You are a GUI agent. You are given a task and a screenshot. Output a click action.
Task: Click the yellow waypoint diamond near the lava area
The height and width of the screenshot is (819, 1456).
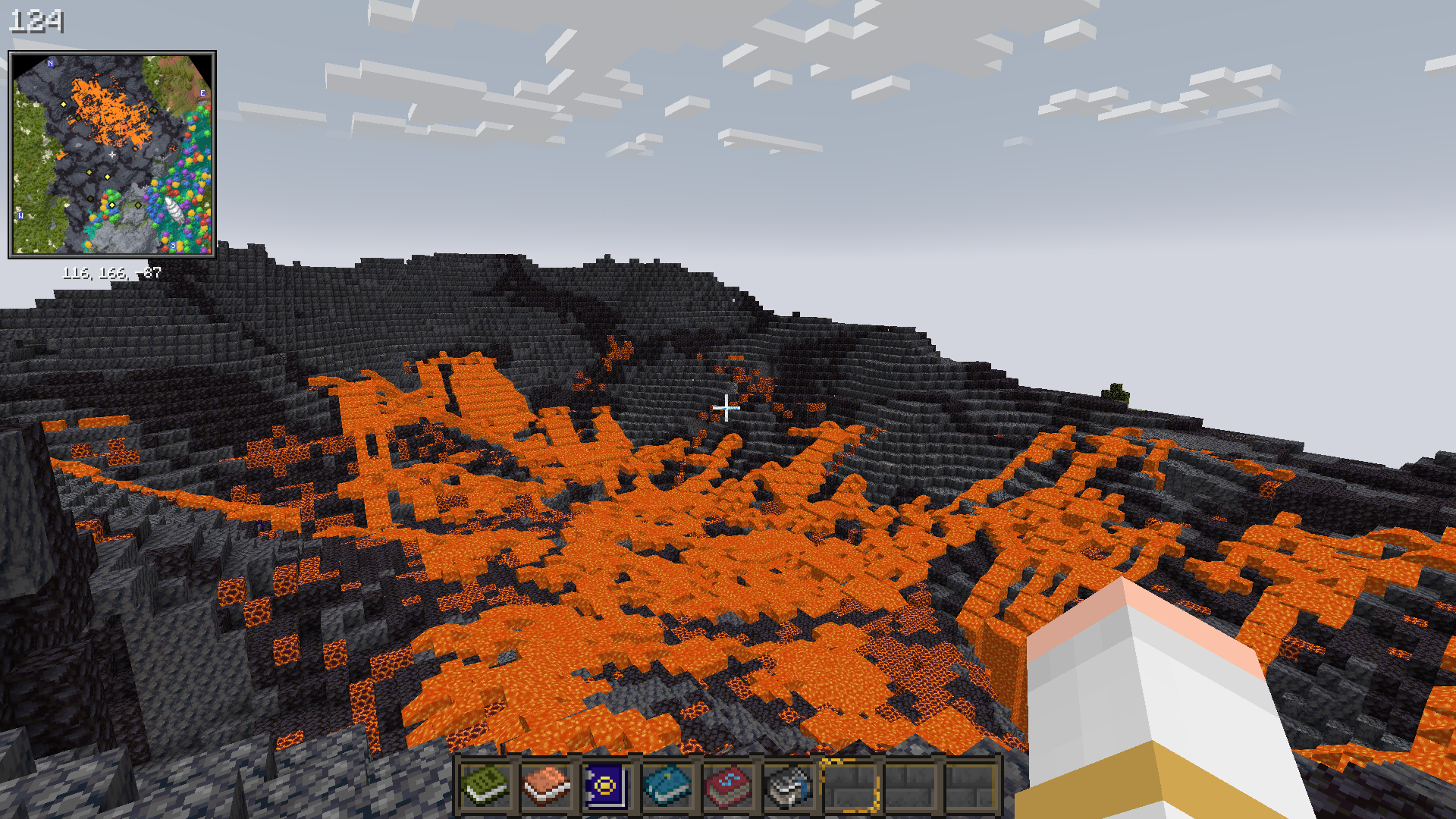63,104
